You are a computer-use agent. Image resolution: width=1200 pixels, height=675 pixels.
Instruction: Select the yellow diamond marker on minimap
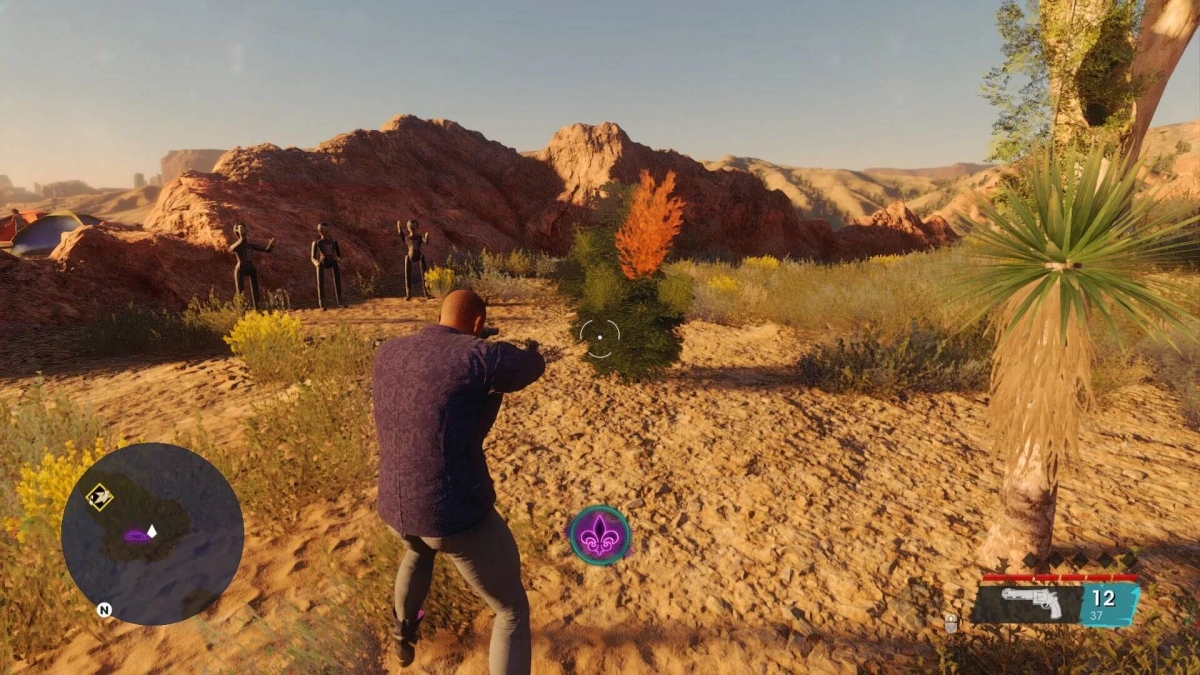[99, 496]
